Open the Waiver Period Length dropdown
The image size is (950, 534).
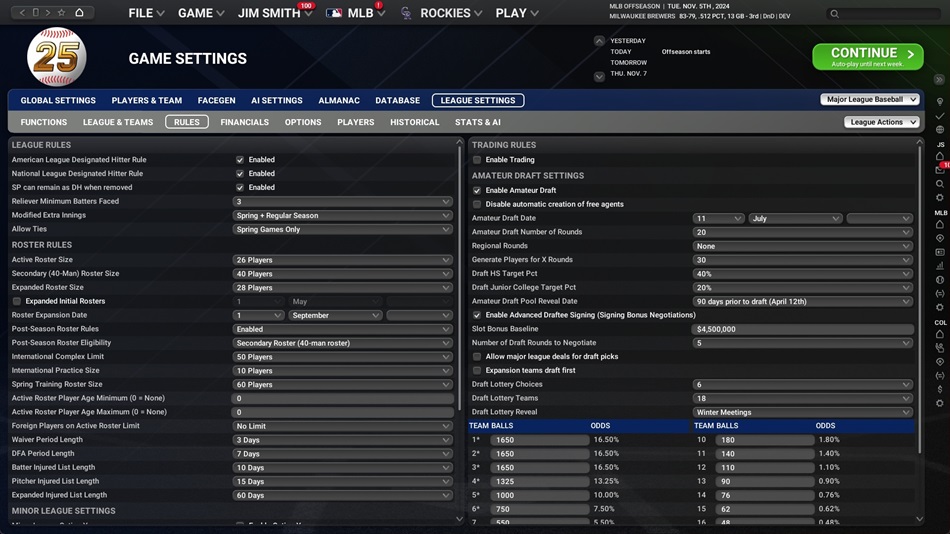tap(342, 440)
